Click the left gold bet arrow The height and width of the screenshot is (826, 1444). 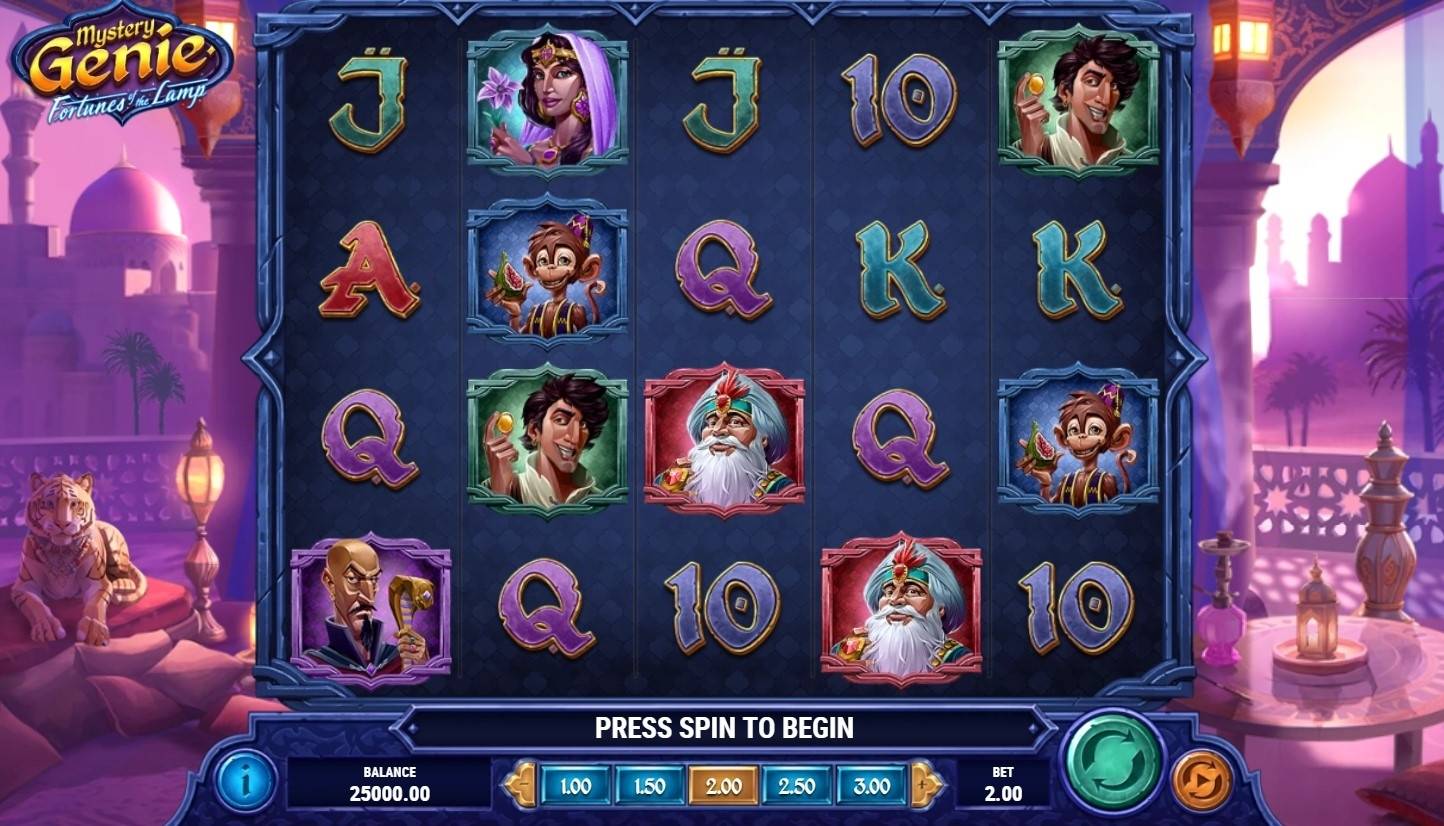pos(519,785)
